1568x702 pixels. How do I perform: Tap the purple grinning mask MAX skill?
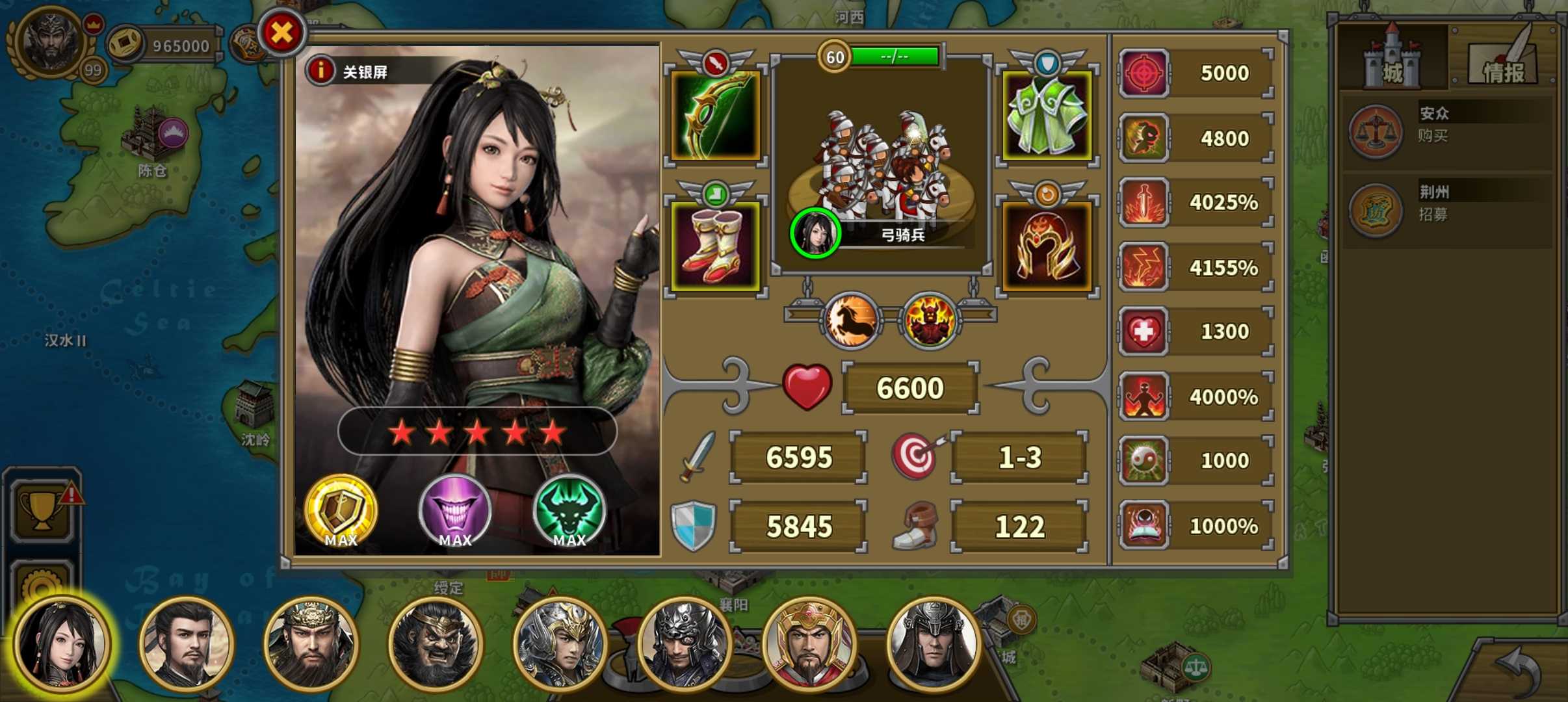[x=454, y=512]
